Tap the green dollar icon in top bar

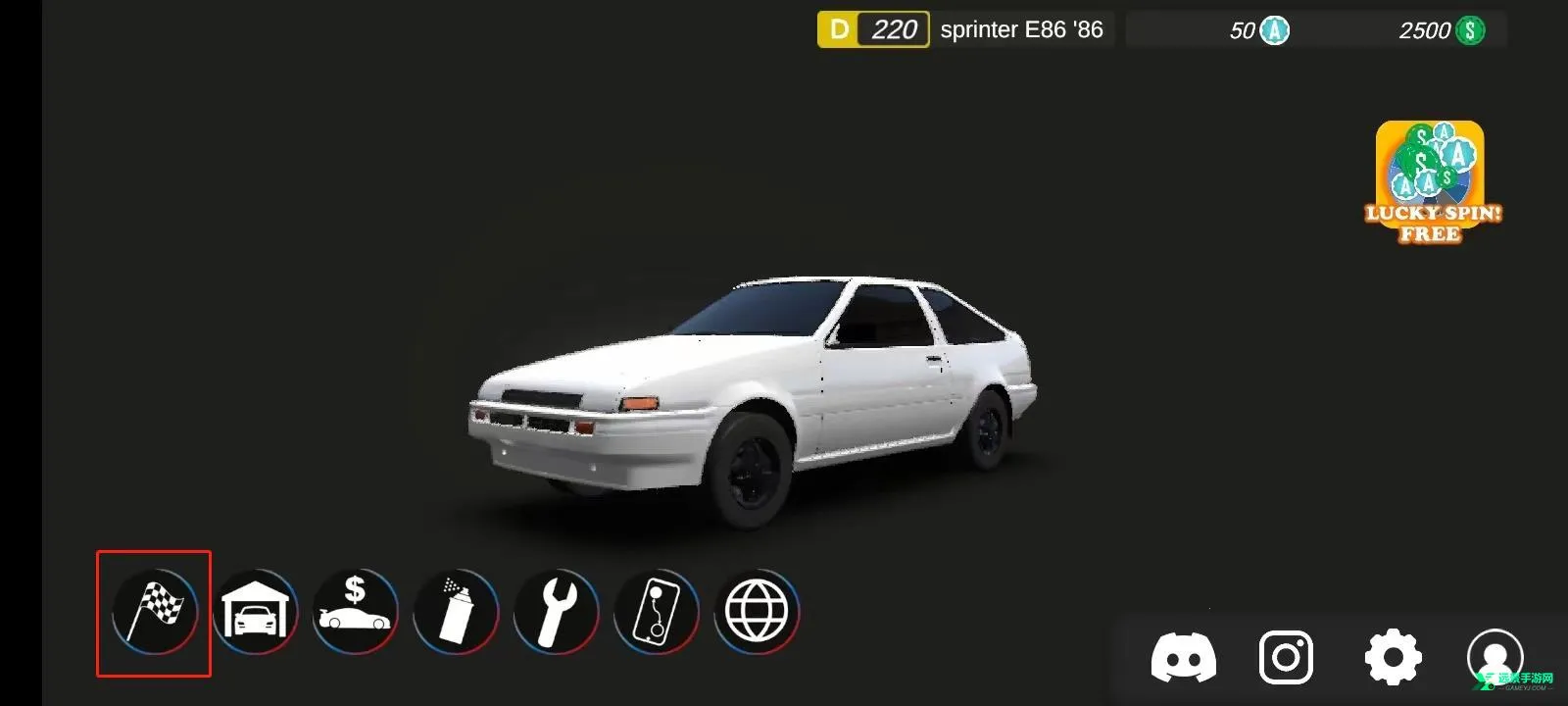[1469, 29]
